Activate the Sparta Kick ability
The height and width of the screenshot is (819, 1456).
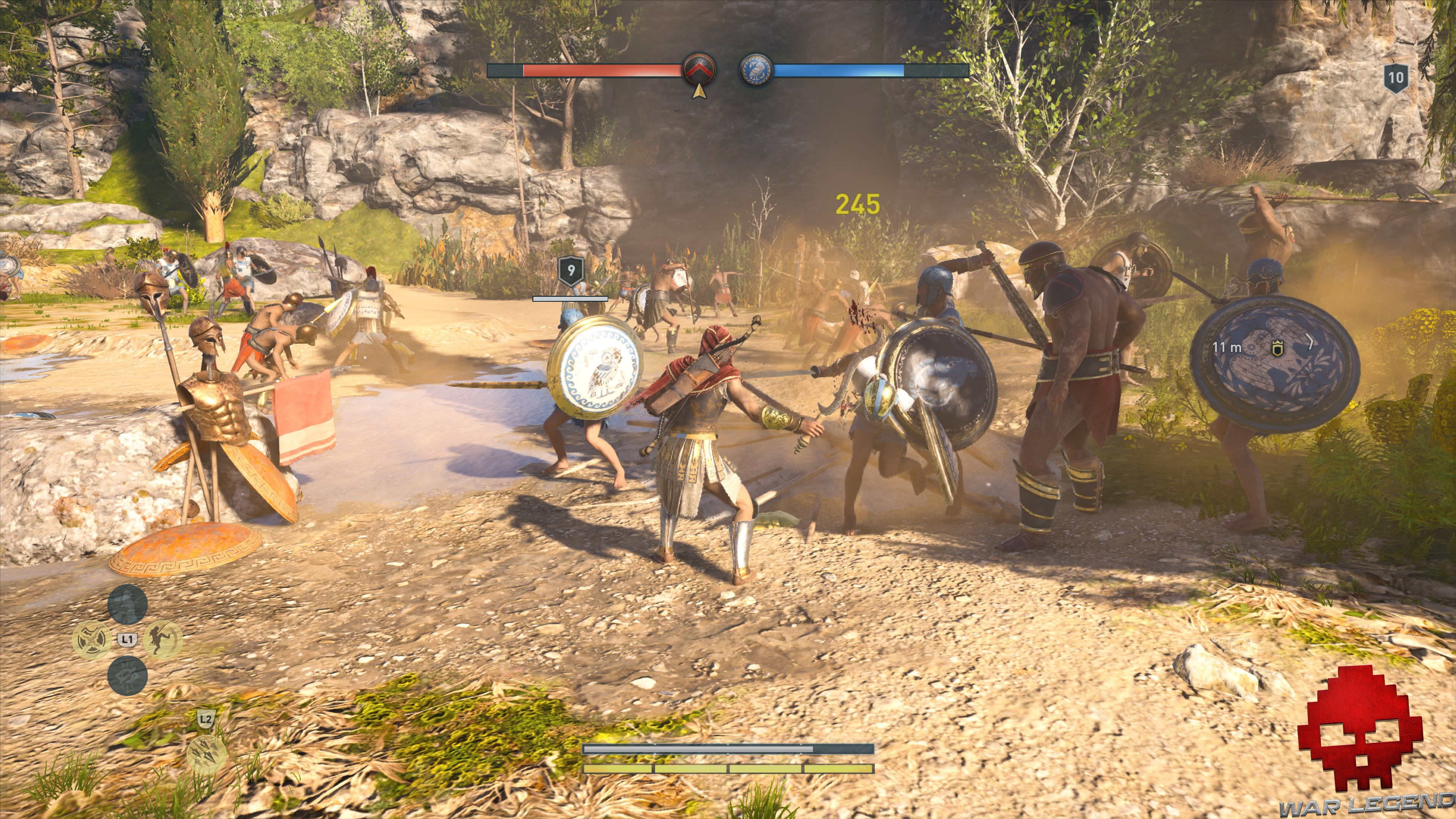(163, 640)
